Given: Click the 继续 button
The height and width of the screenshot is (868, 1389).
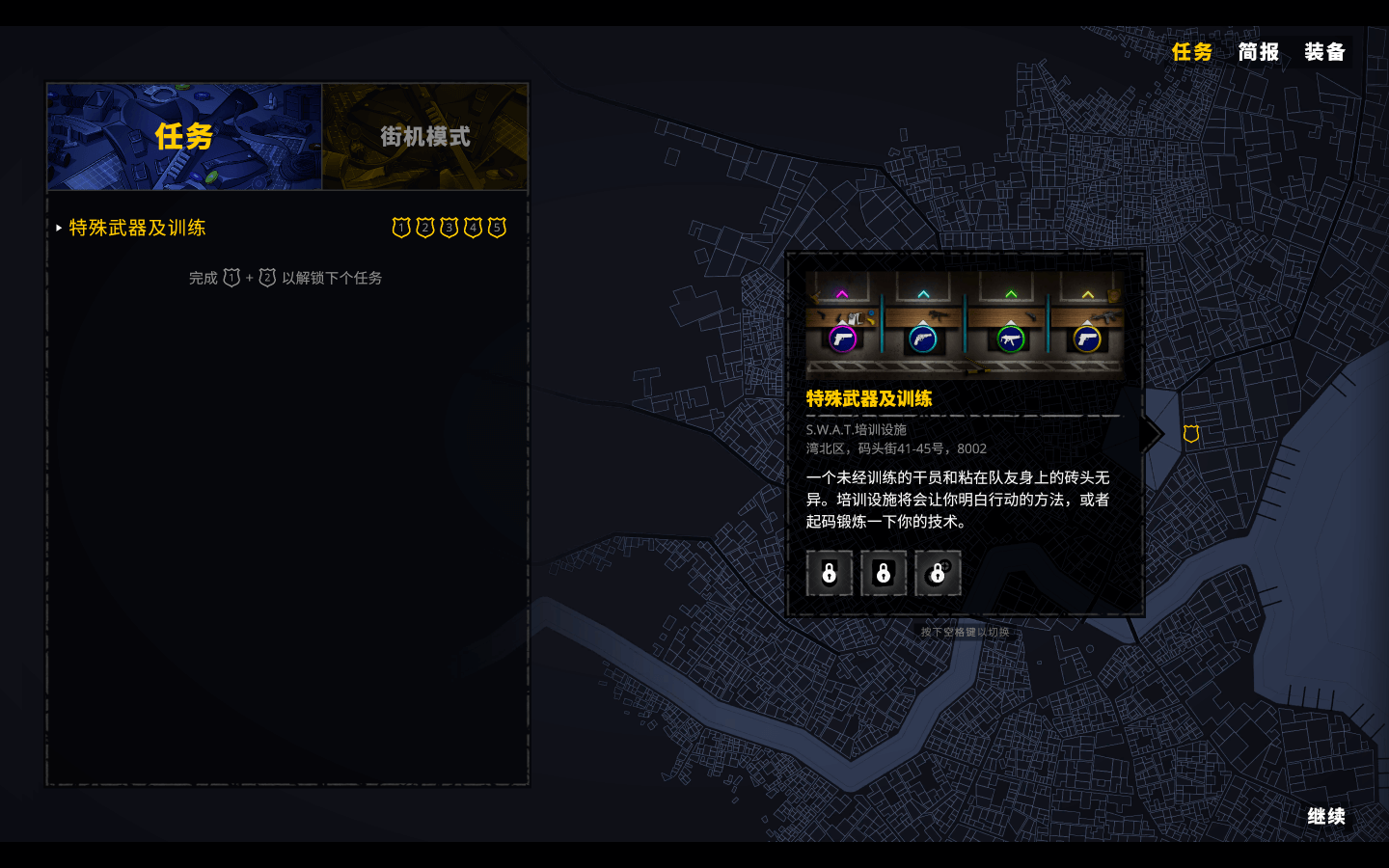Looking at the screenshot, I should coord(1327,816).
